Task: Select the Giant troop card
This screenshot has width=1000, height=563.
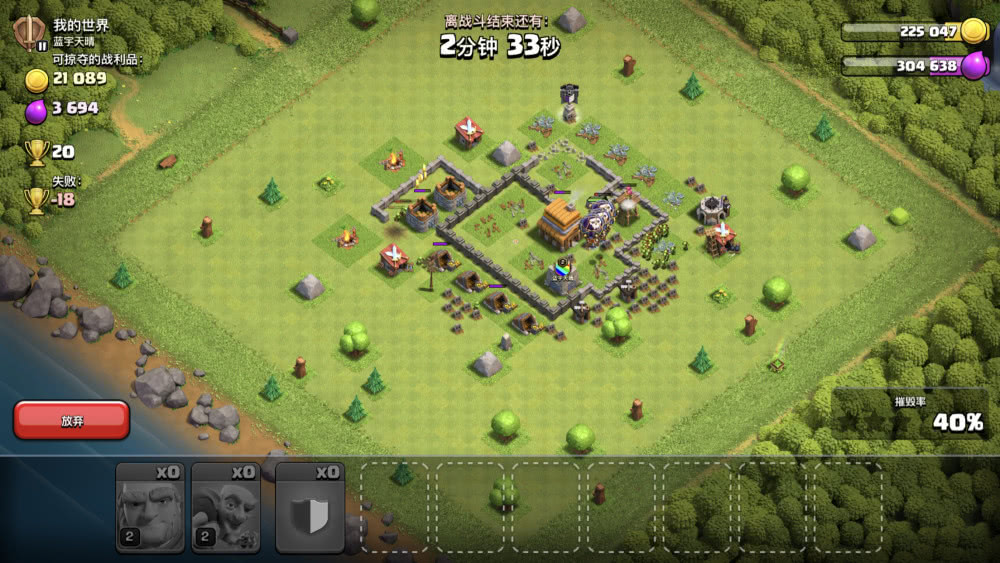Action: (x=150, y=508)
